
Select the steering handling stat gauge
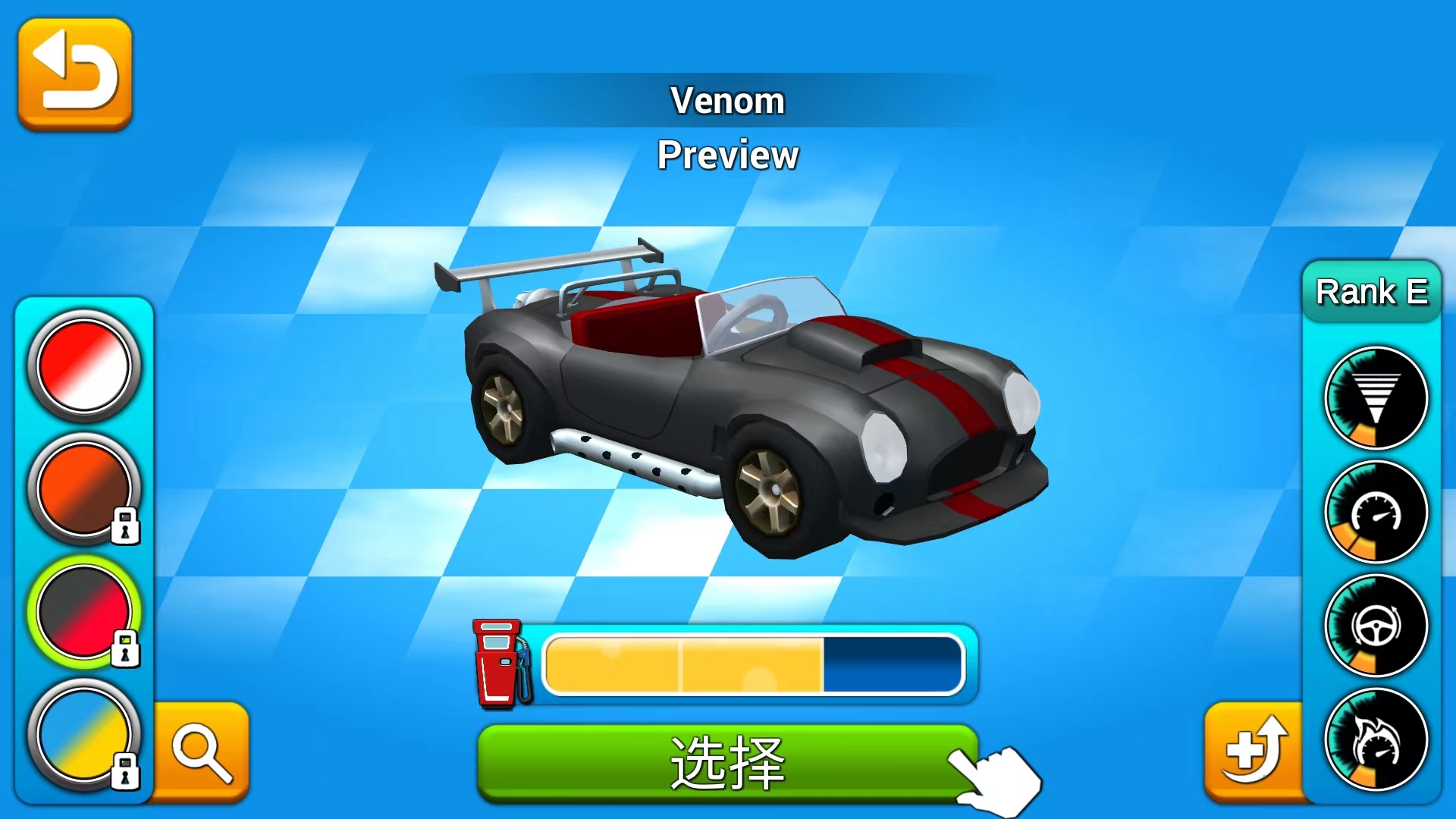pos(1376,626)
